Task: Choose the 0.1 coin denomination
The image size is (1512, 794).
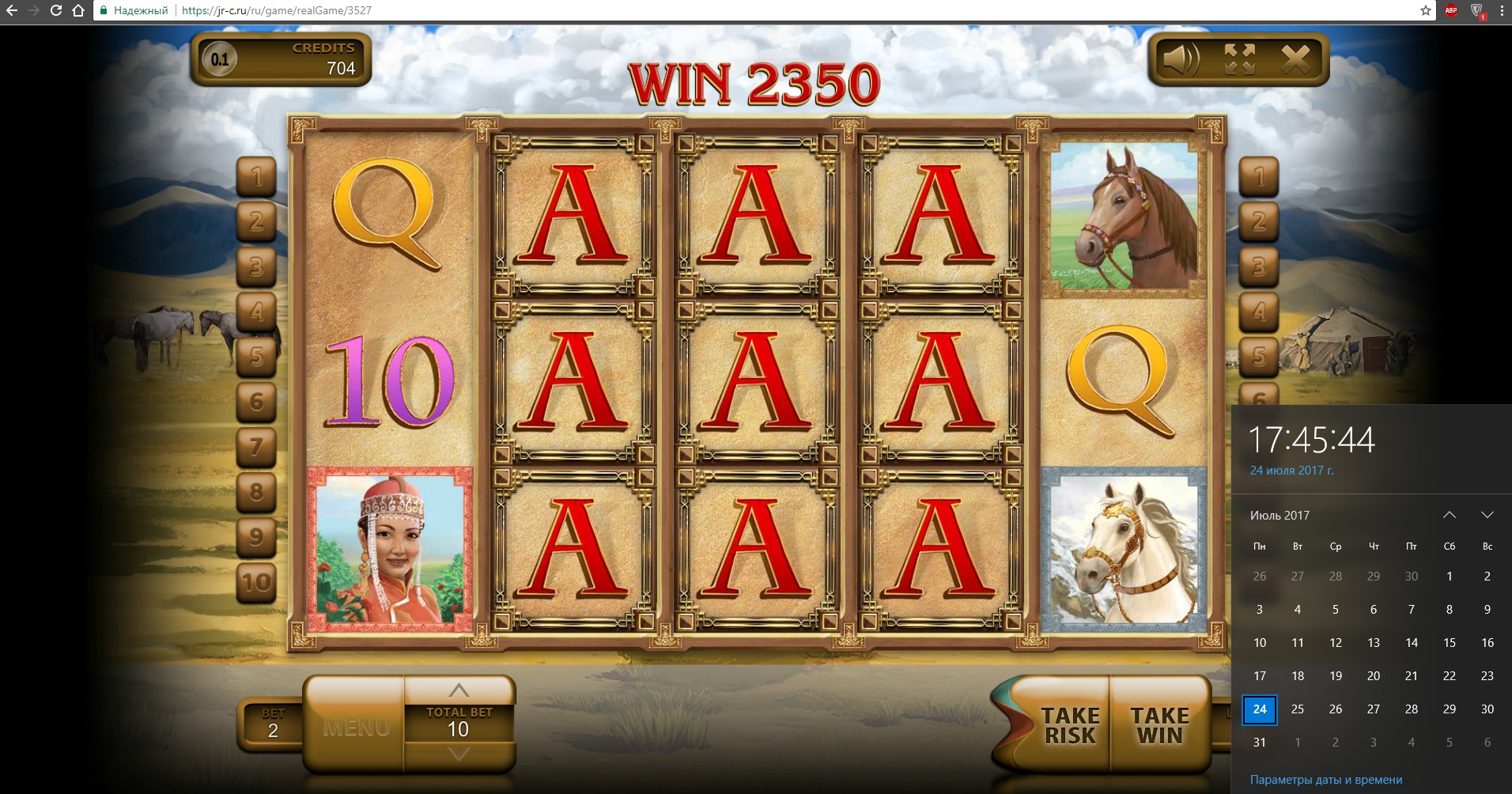Action: [220, 59]
